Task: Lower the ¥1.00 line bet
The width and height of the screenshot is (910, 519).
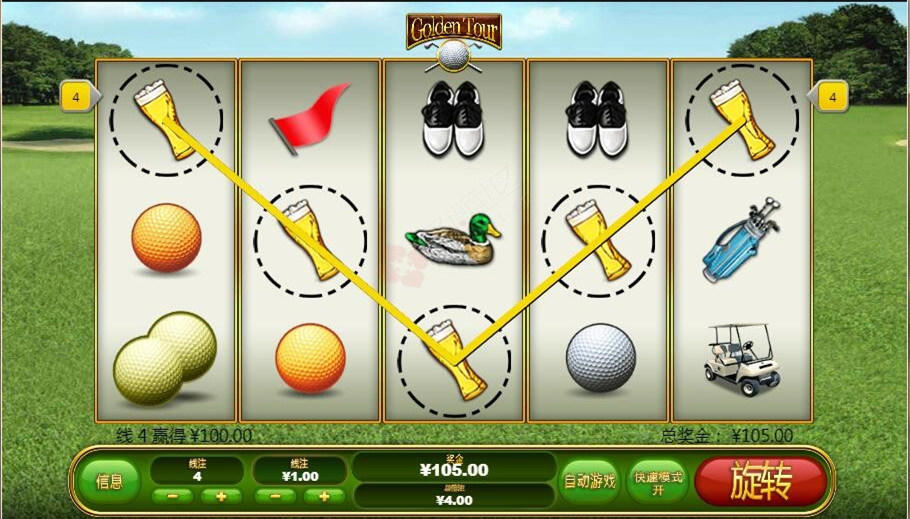Action: (275, 496)
